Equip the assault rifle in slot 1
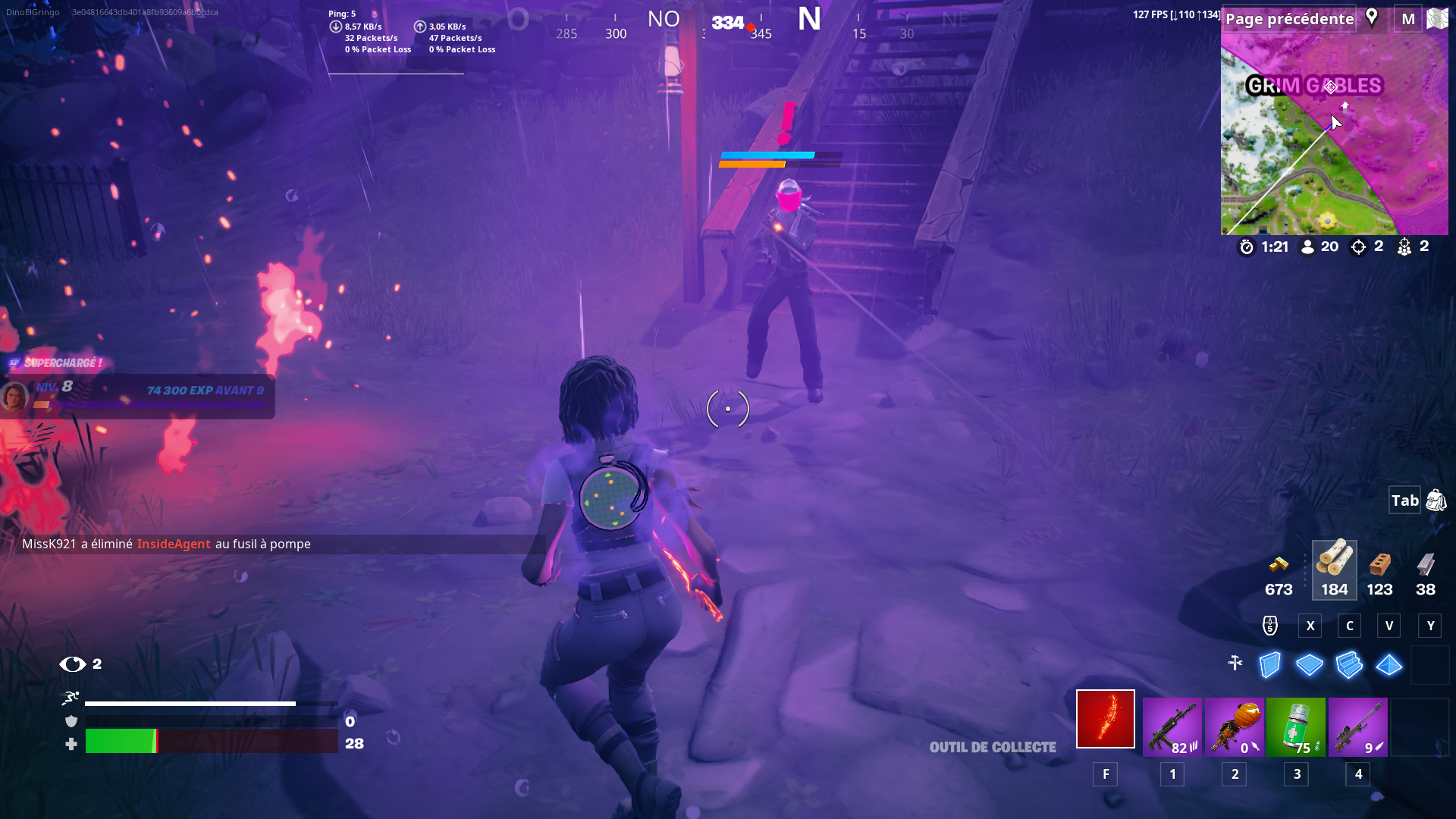 coord(1172,726)
